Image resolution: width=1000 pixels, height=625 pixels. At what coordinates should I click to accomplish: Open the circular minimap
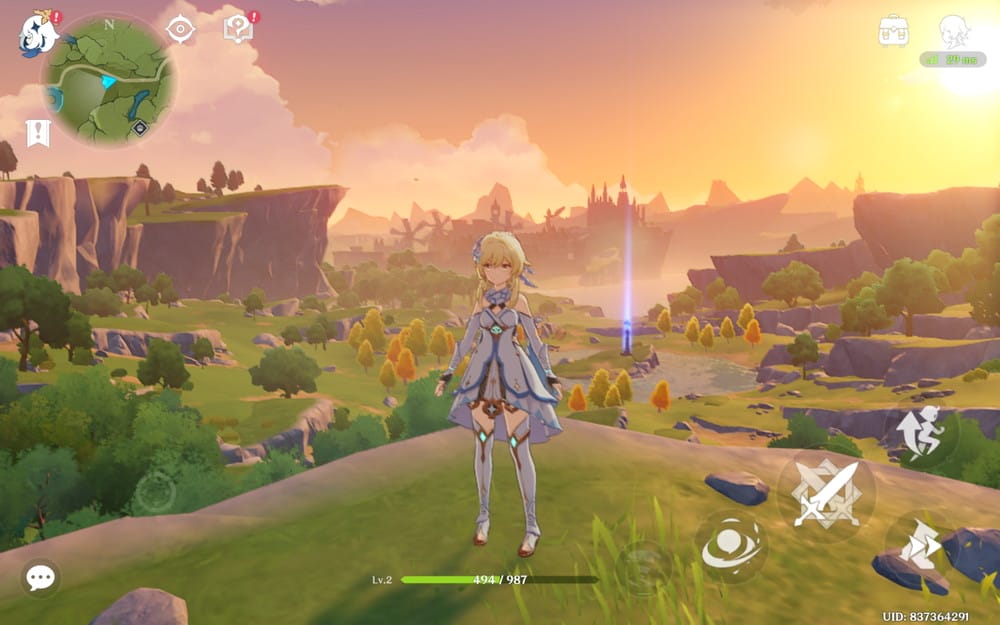(109, 80)
